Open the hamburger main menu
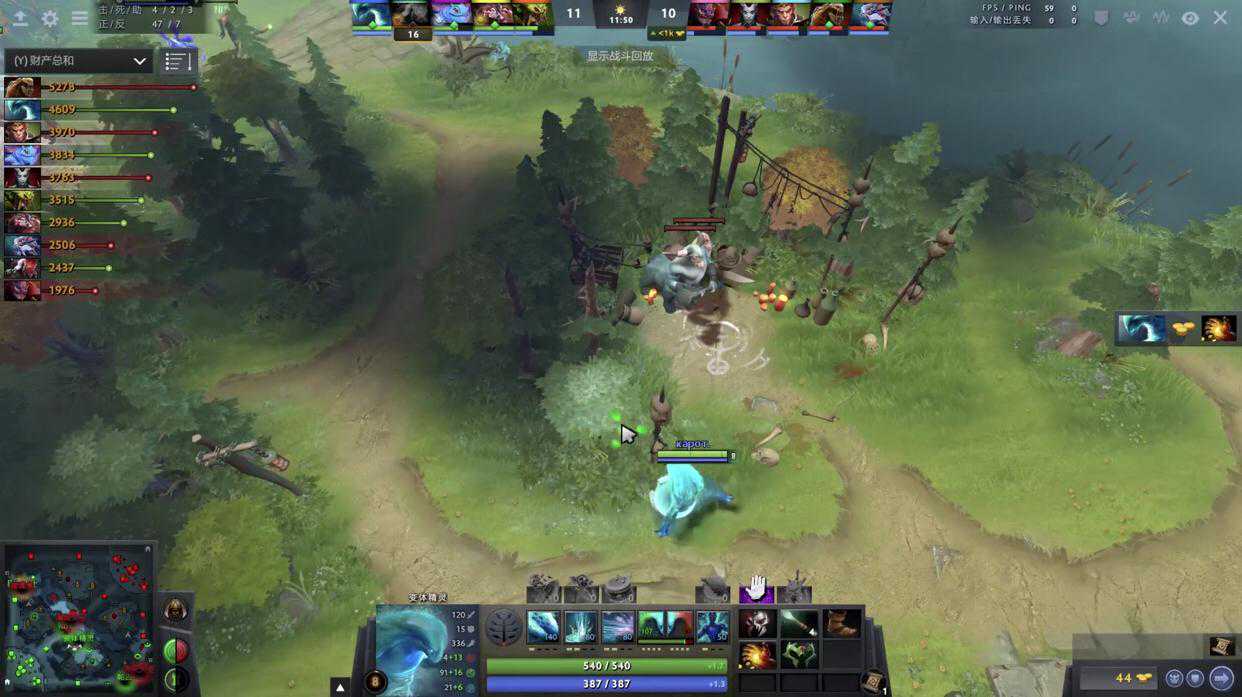 (x=79, y=18)
